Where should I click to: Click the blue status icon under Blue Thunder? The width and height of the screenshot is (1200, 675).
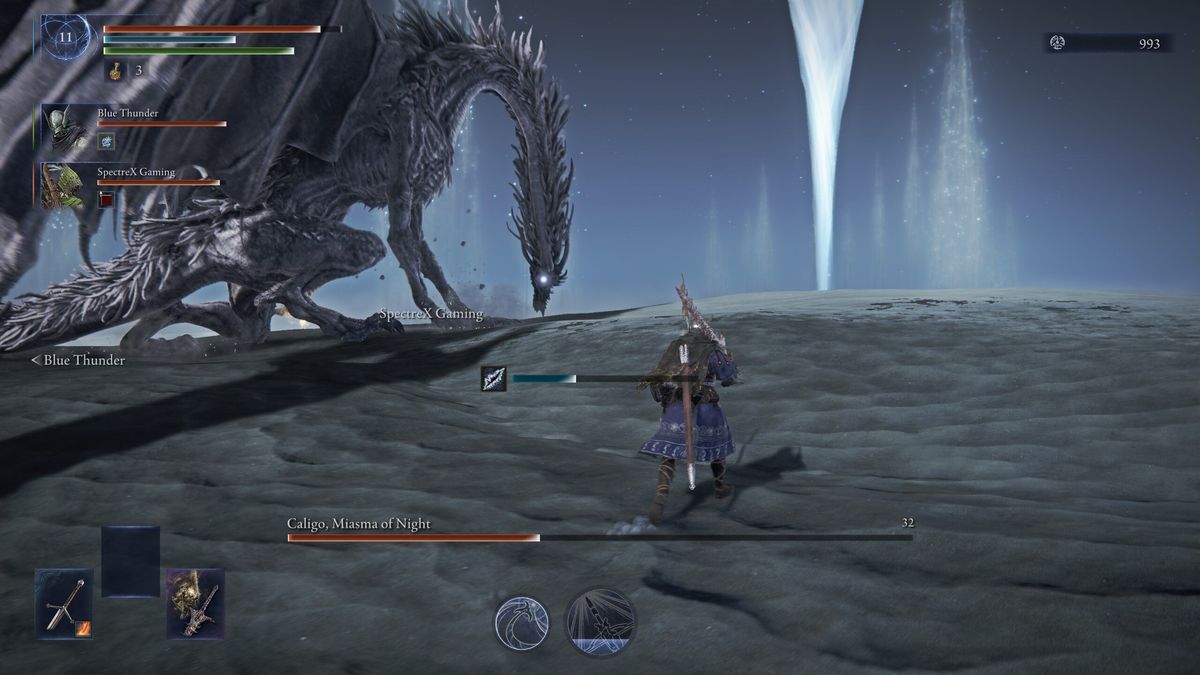[x=106, y=142]
